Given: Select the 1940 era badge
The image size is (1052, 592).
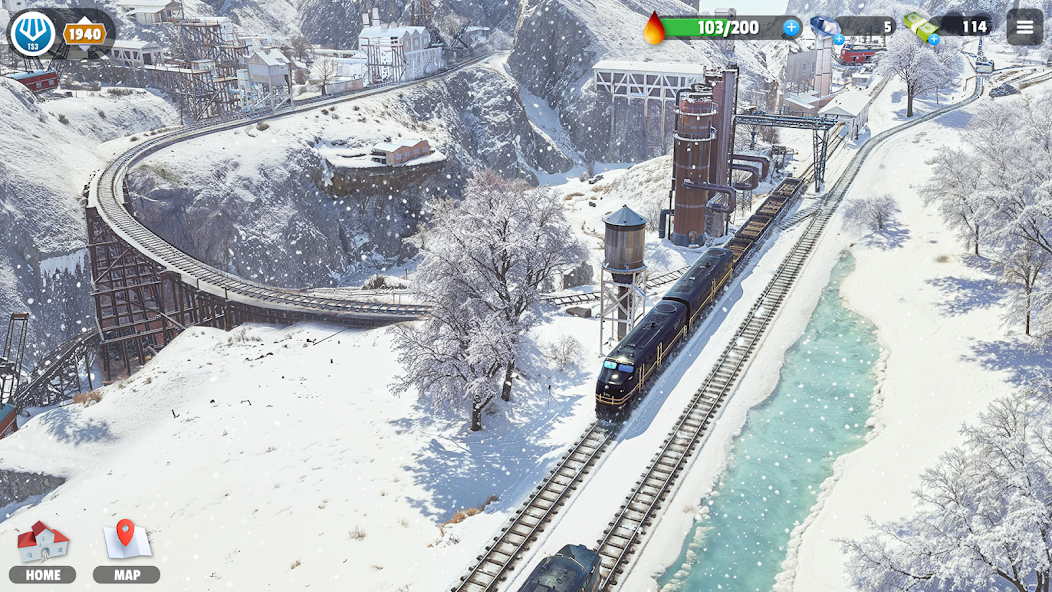Looking at the screenshot, I should click(x=85, y=34).
